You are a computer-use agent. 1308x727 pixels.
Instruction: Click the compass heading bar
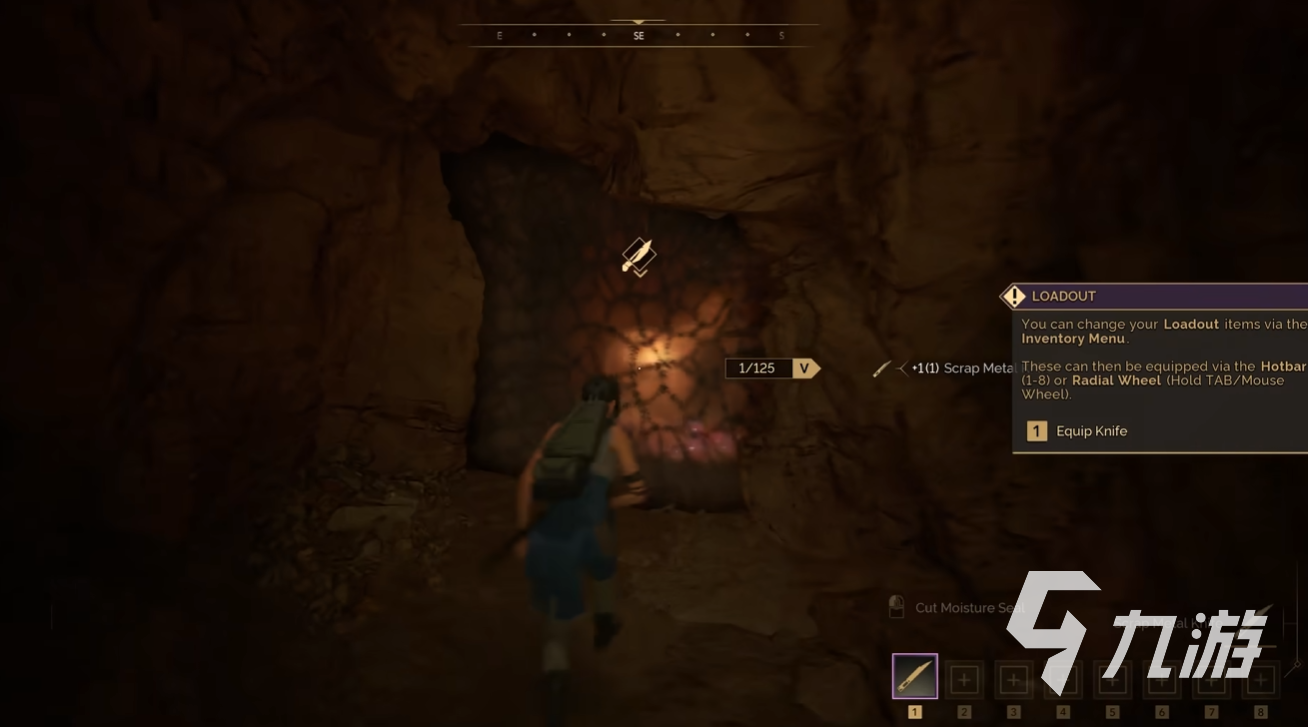[639, 36]
